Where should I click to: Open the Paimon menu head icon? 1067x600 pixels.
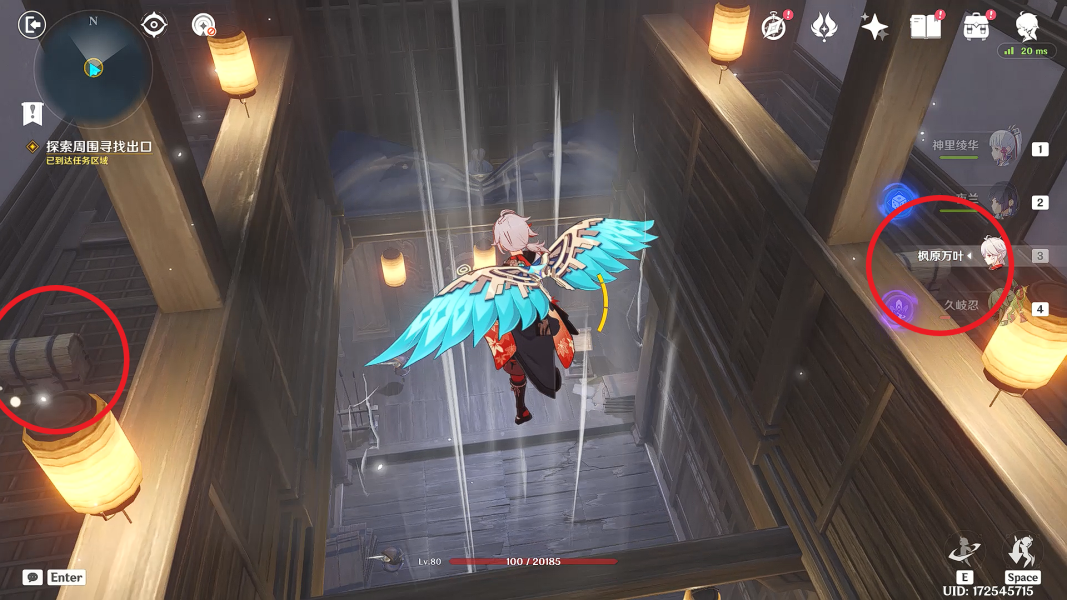tap(1027, 26)
